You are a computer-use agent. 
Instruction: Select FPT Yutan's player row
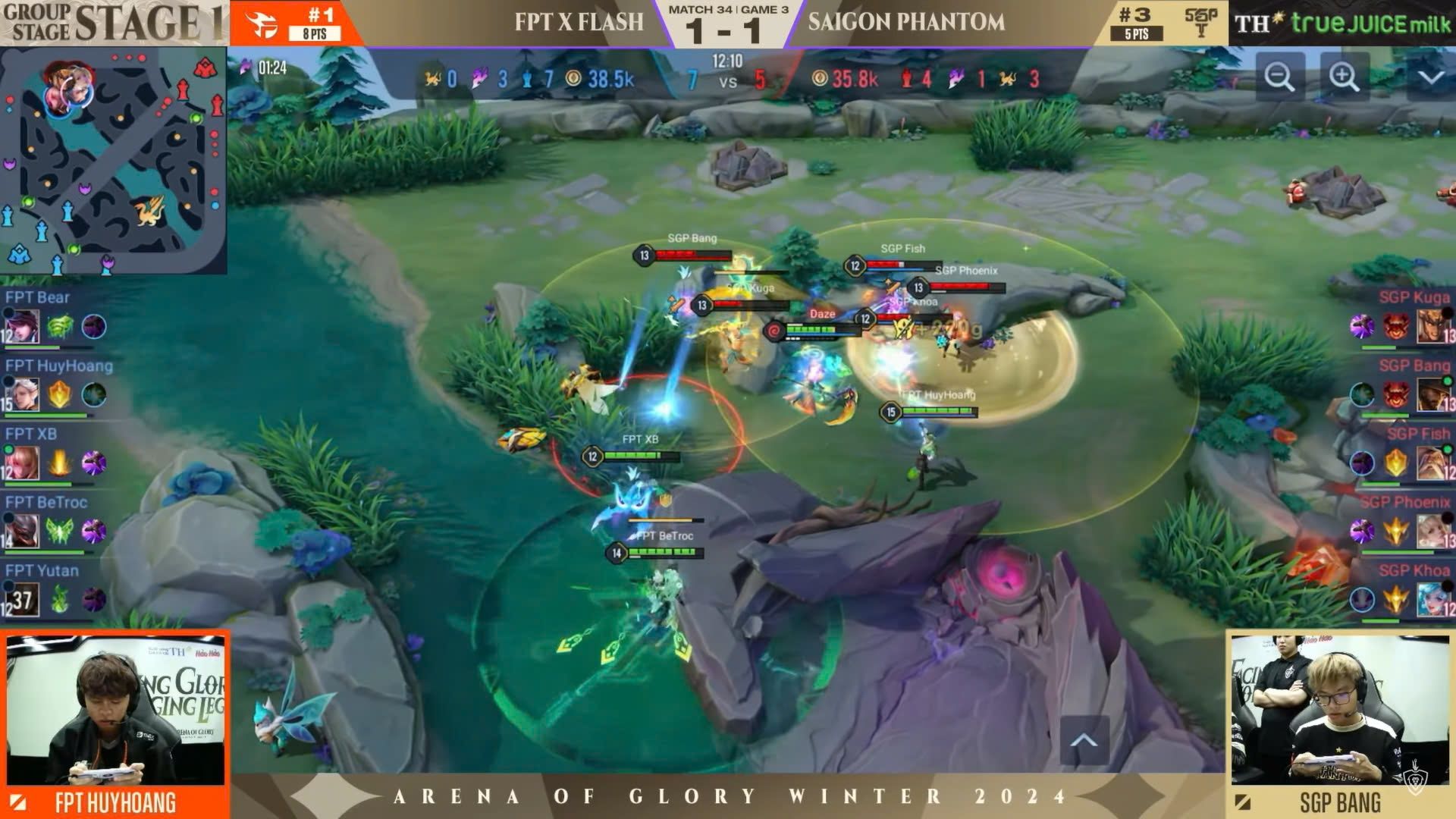57,590
